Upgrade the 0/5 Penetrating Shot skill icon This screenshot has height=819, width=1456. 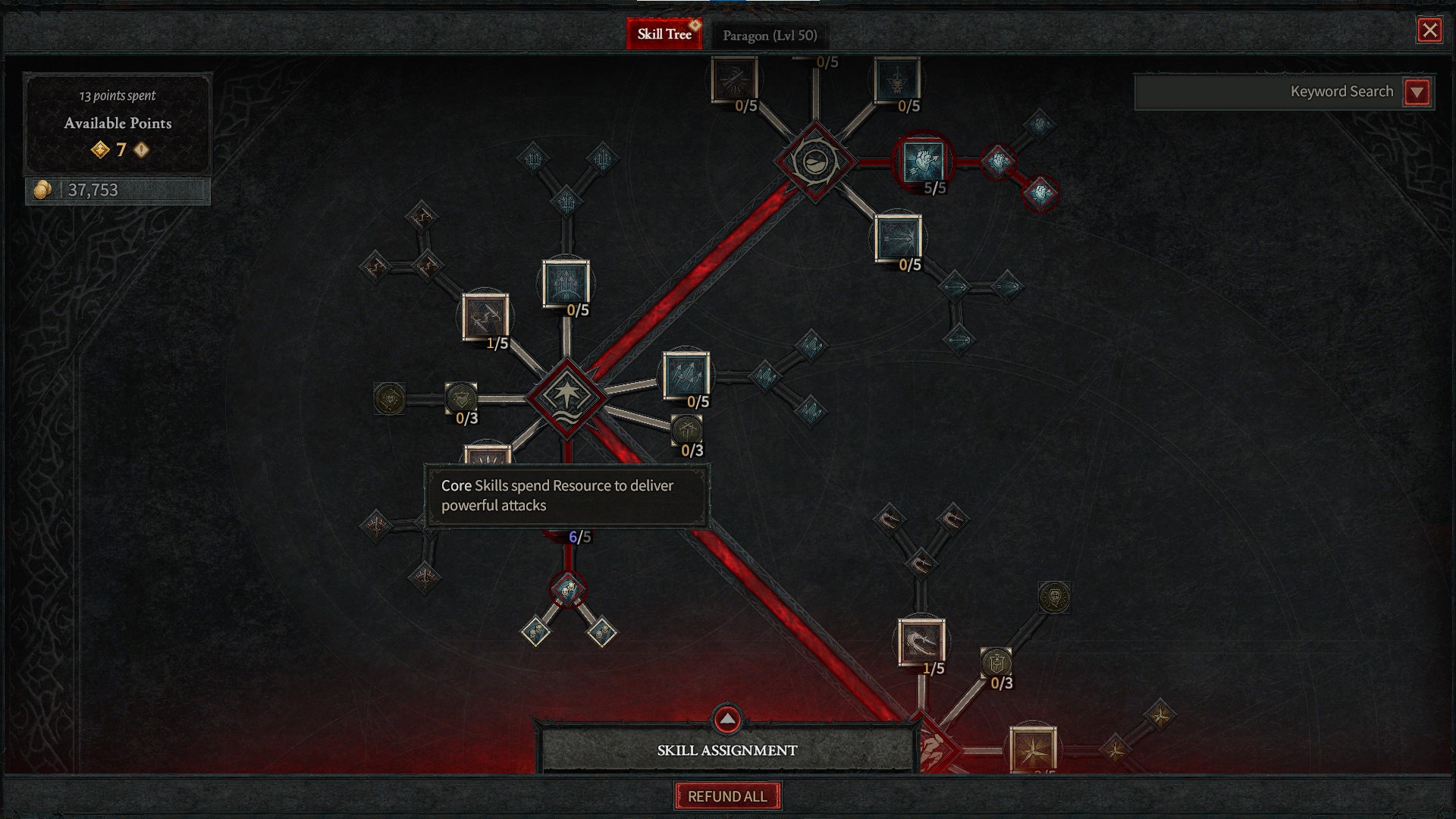[x=899, y=238]
